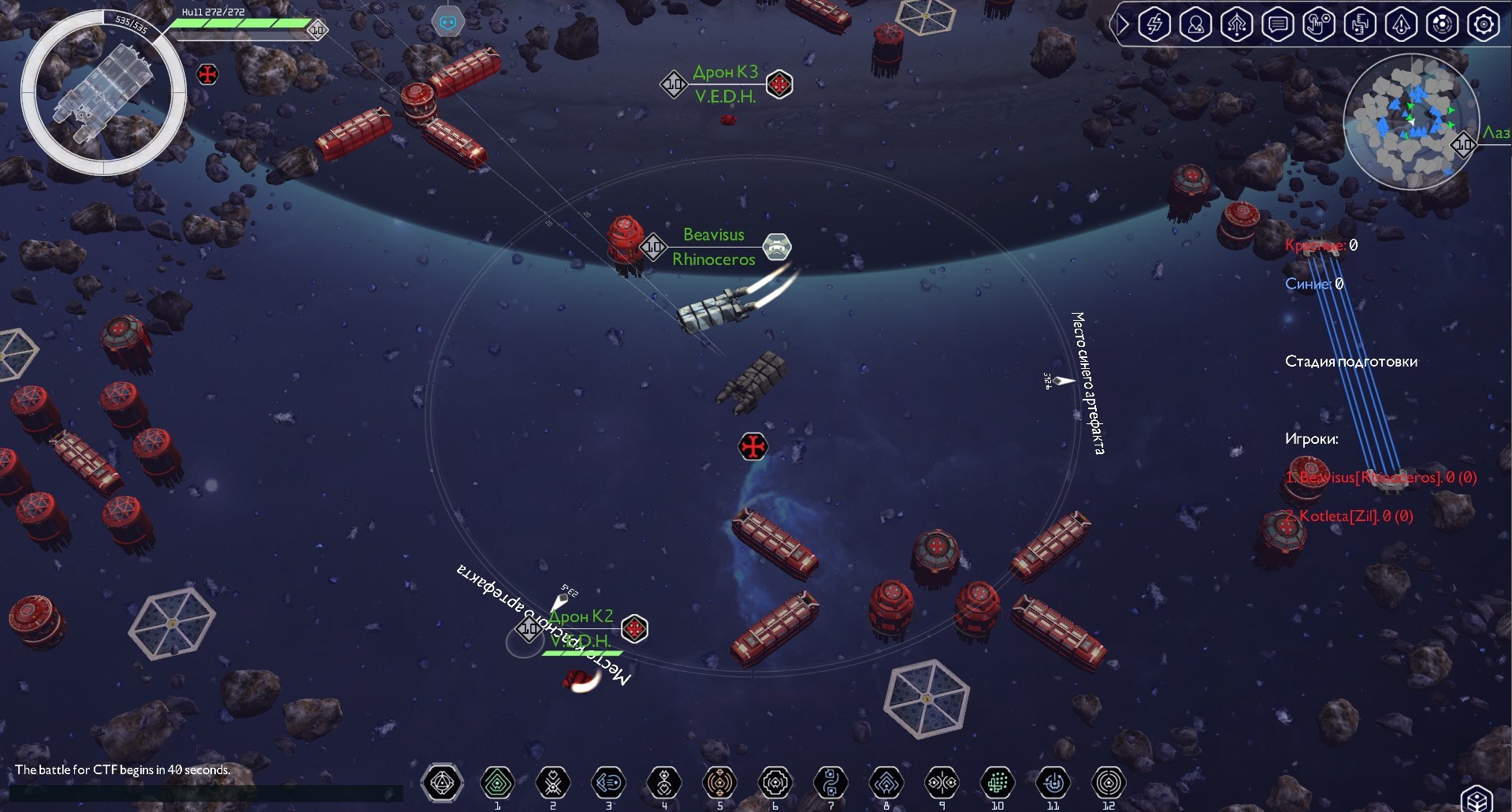Select Beavisus Rhinoceros ship icon
Image resolution: width=1512 pixels, height=812 pixels.
pos(778,247)
